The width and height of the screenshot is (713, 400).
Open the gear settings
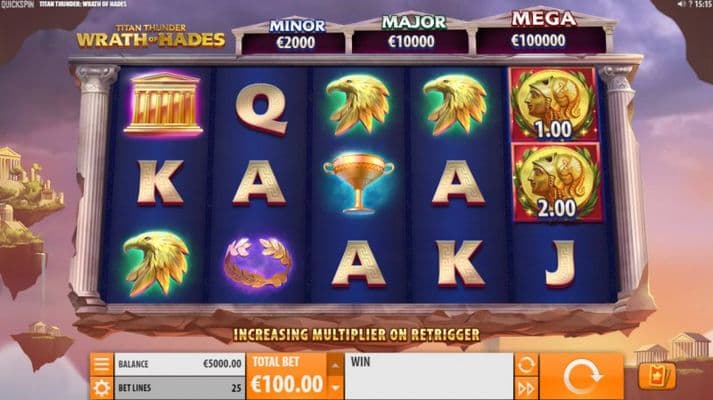pyautogui.click(x=101, y=387)
